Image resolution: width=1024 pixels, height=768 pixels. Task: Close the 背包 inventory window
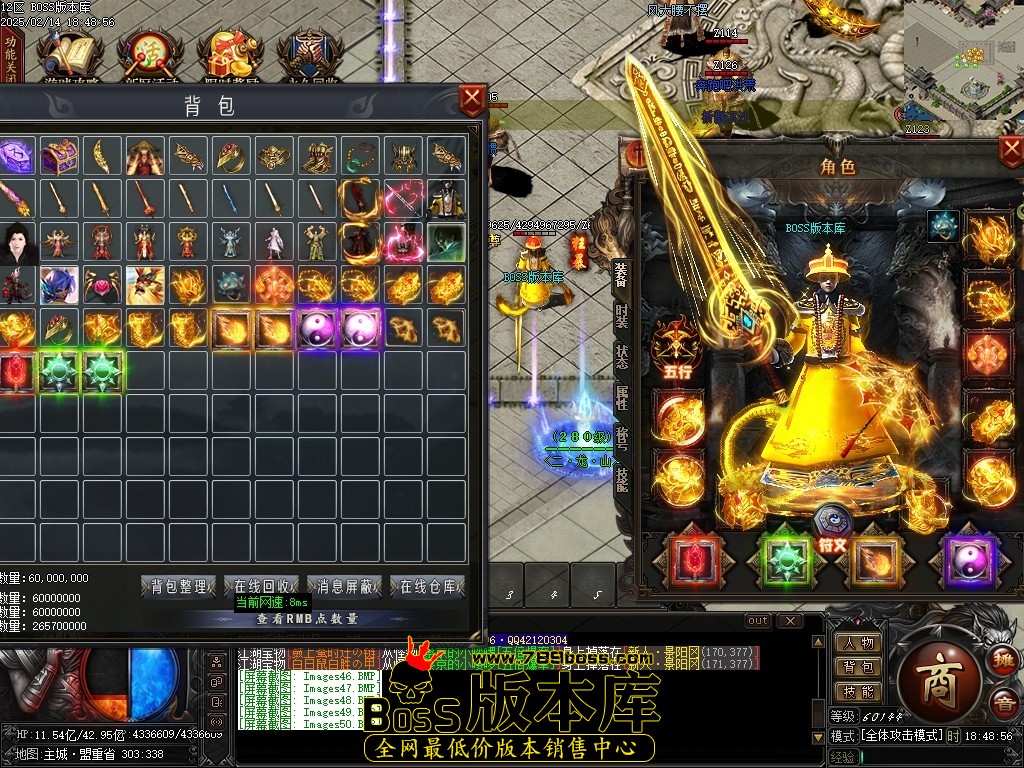tap(471, 100)
